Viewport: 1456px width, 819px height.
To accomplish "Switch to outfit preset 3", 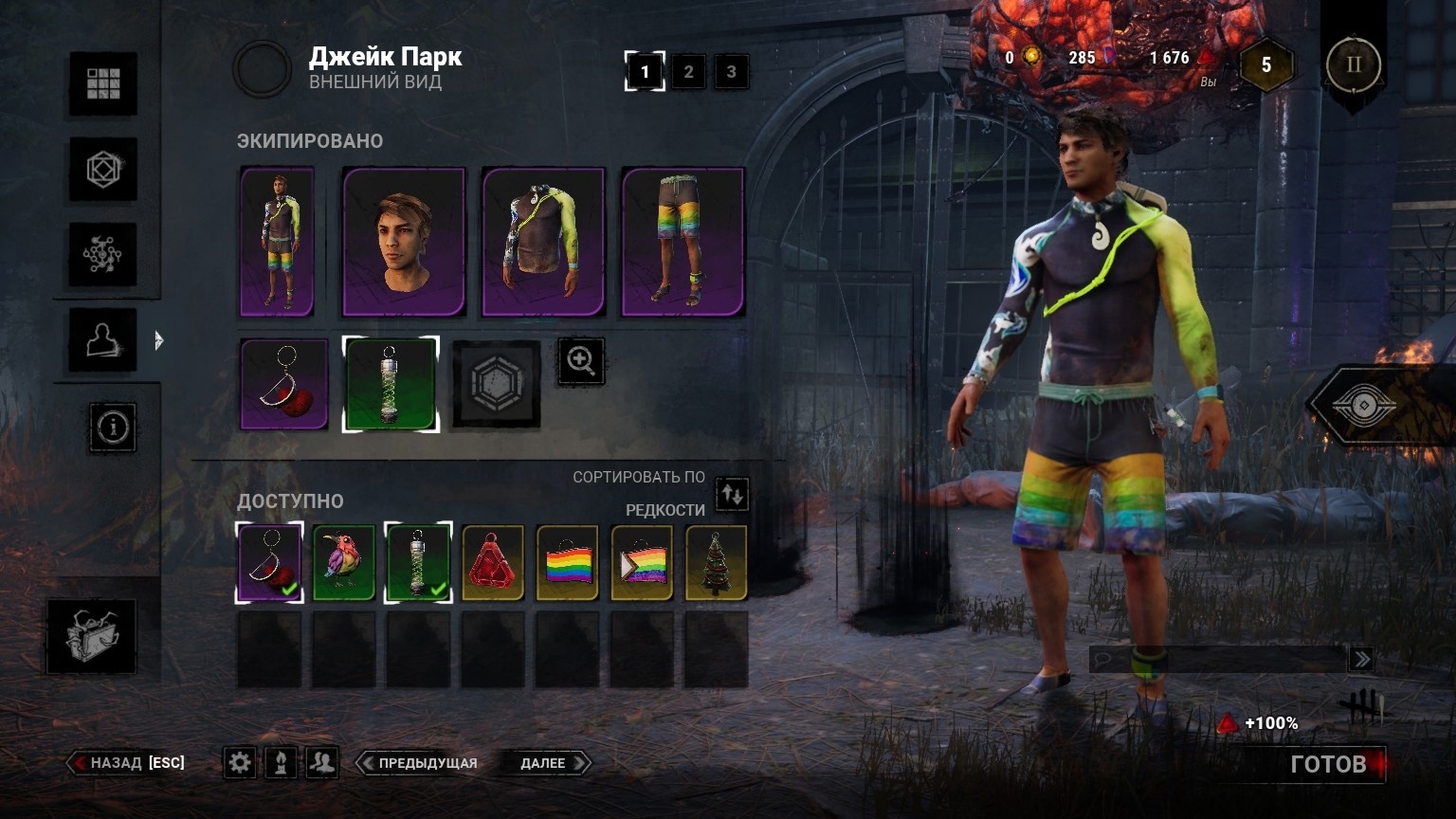I will (731, 72).
